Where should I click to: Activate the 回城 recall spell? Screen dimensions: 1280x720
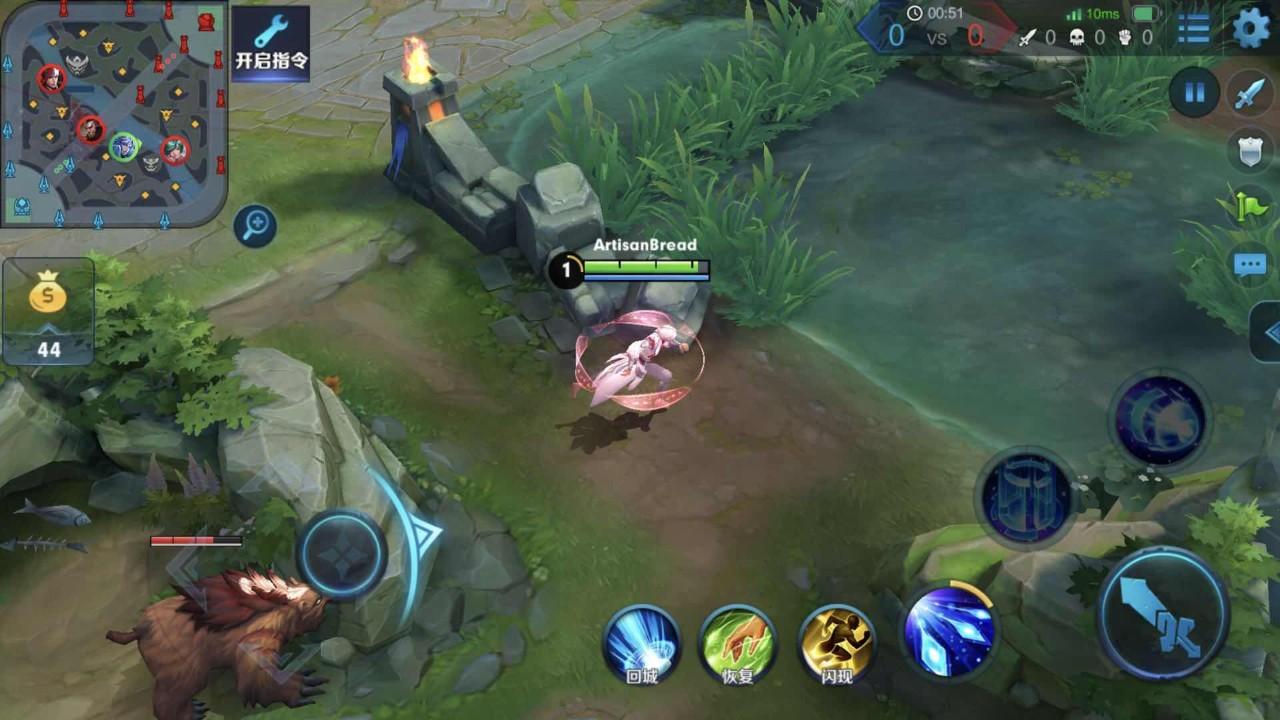(641, 645)
